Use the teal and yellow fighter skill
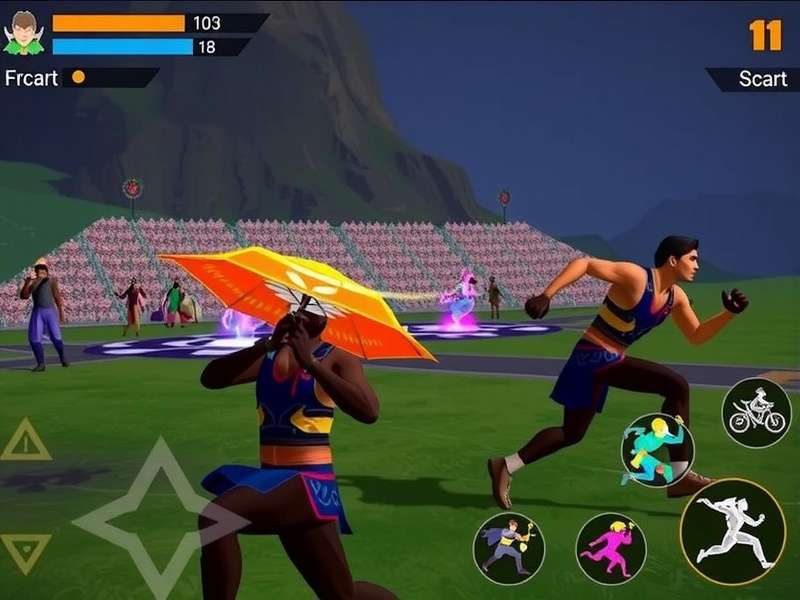 (657, 449)
